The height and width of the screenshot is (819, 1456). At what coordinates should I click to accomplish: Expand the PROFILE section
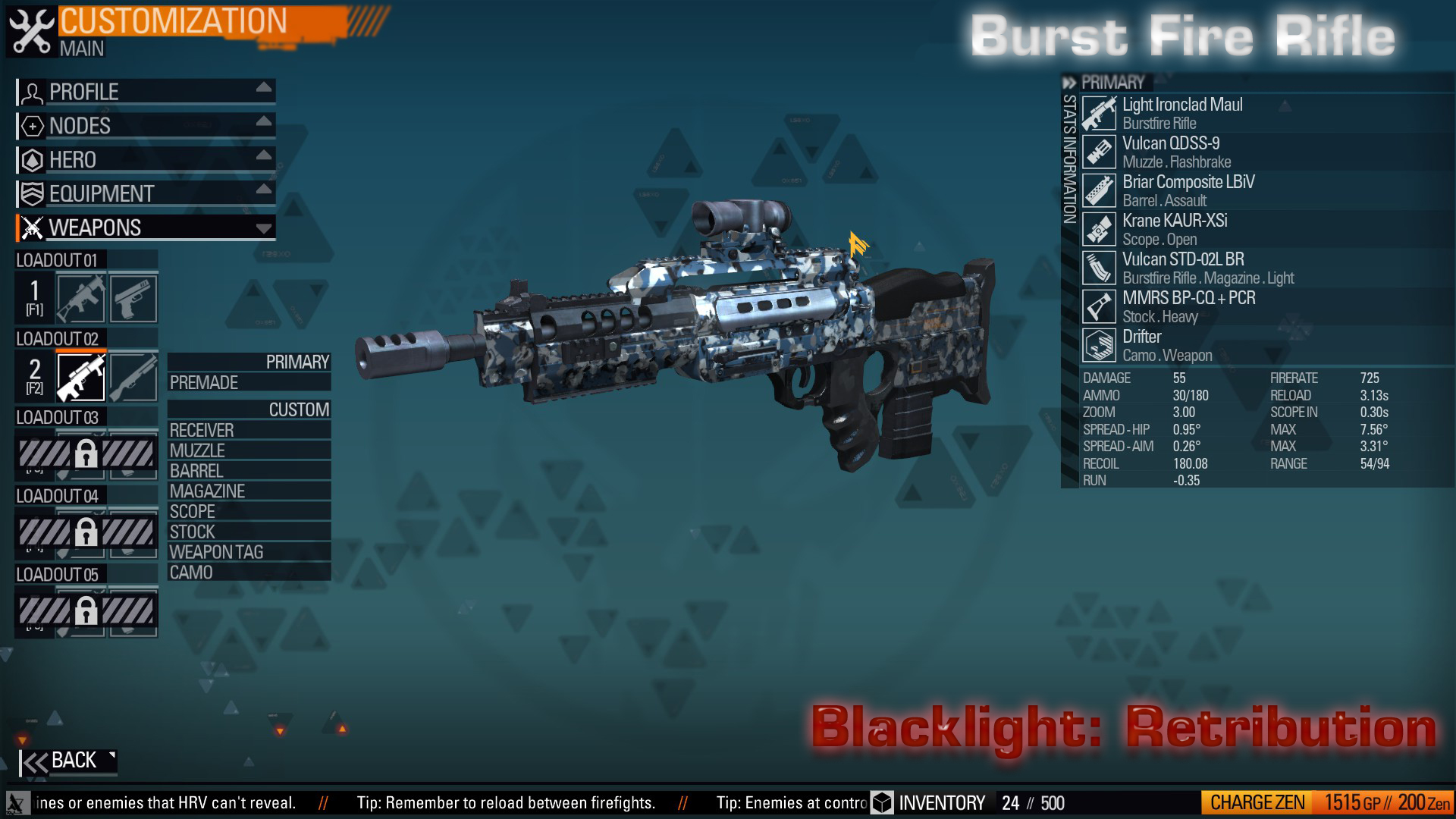coord(83,92)
